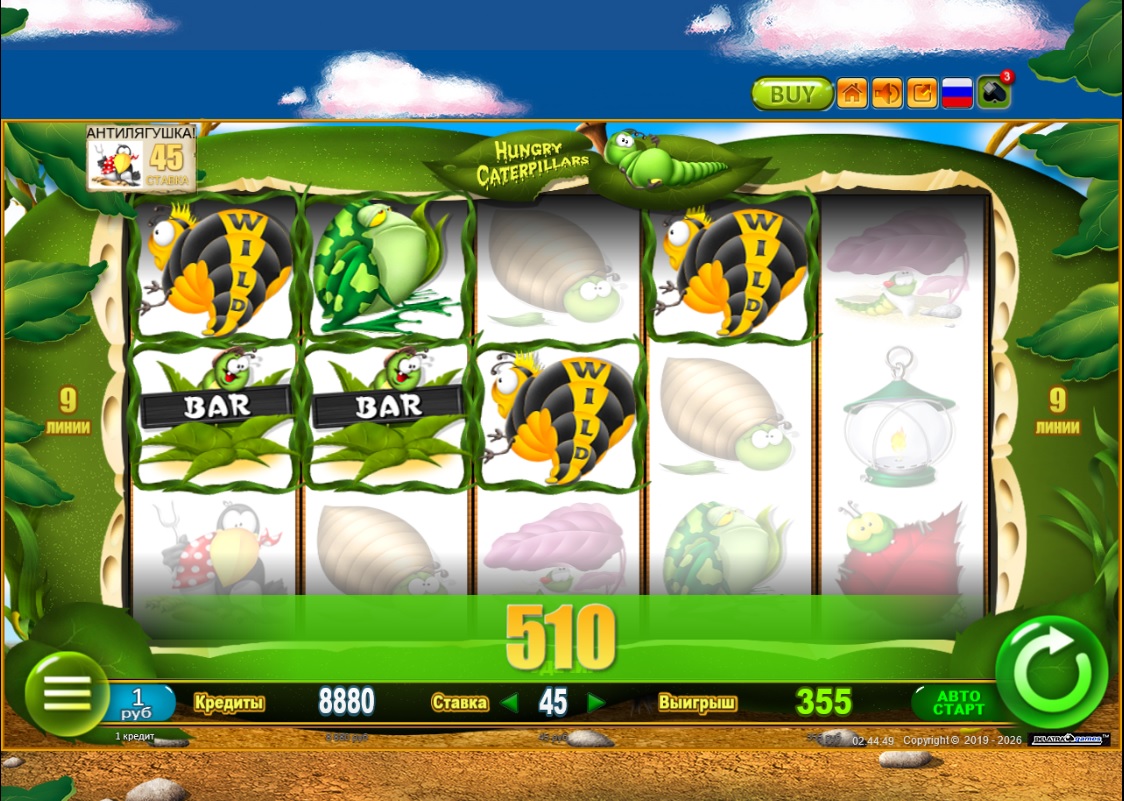Image resolution: width=1124 pixels, height=801 pixels.
Task: Spin the reels with the green arrow button
Action: click(x=1051, y=671)
